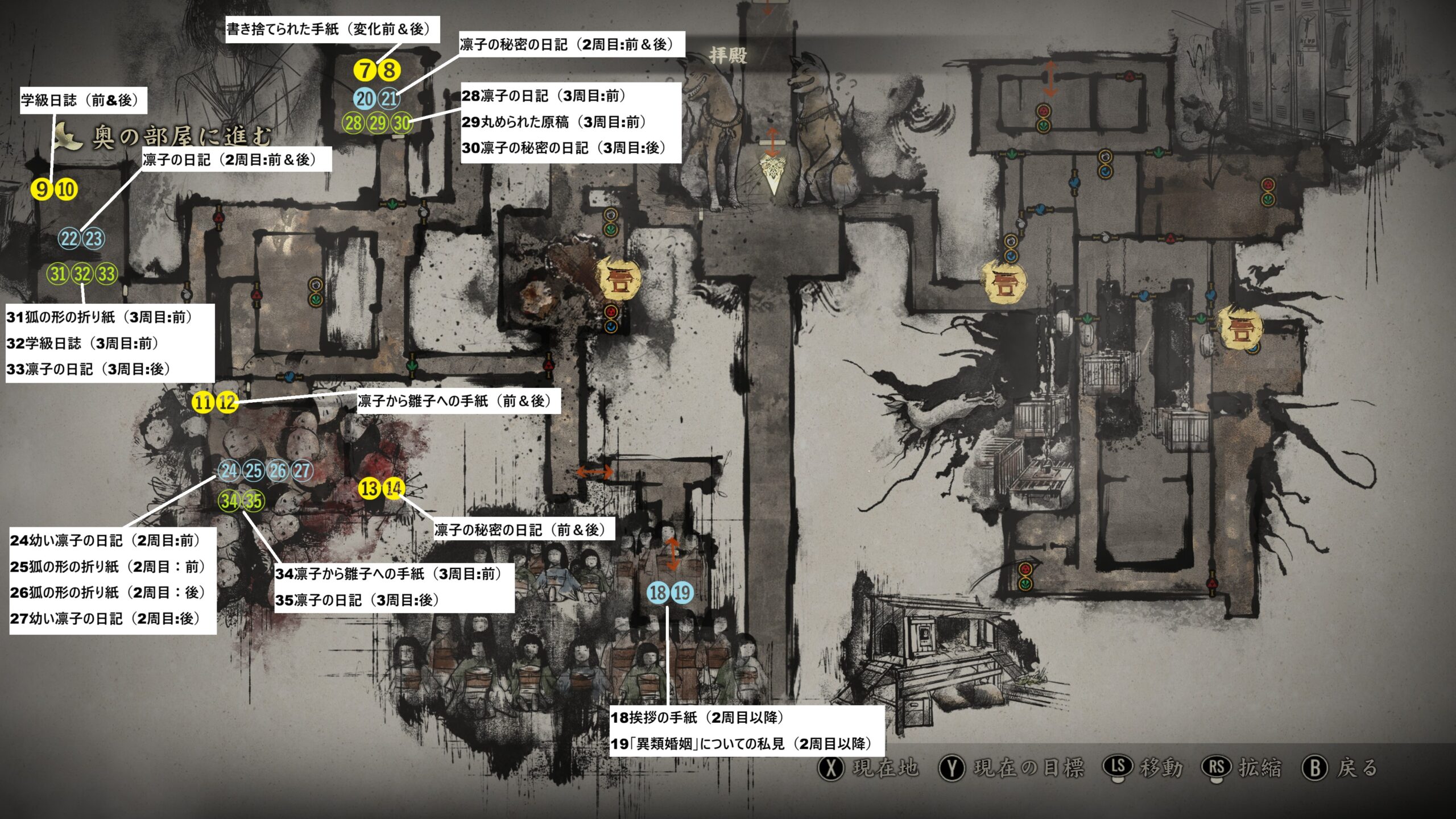
Task: Choose the yellow number 9 marker
Action: click(42, 189)
